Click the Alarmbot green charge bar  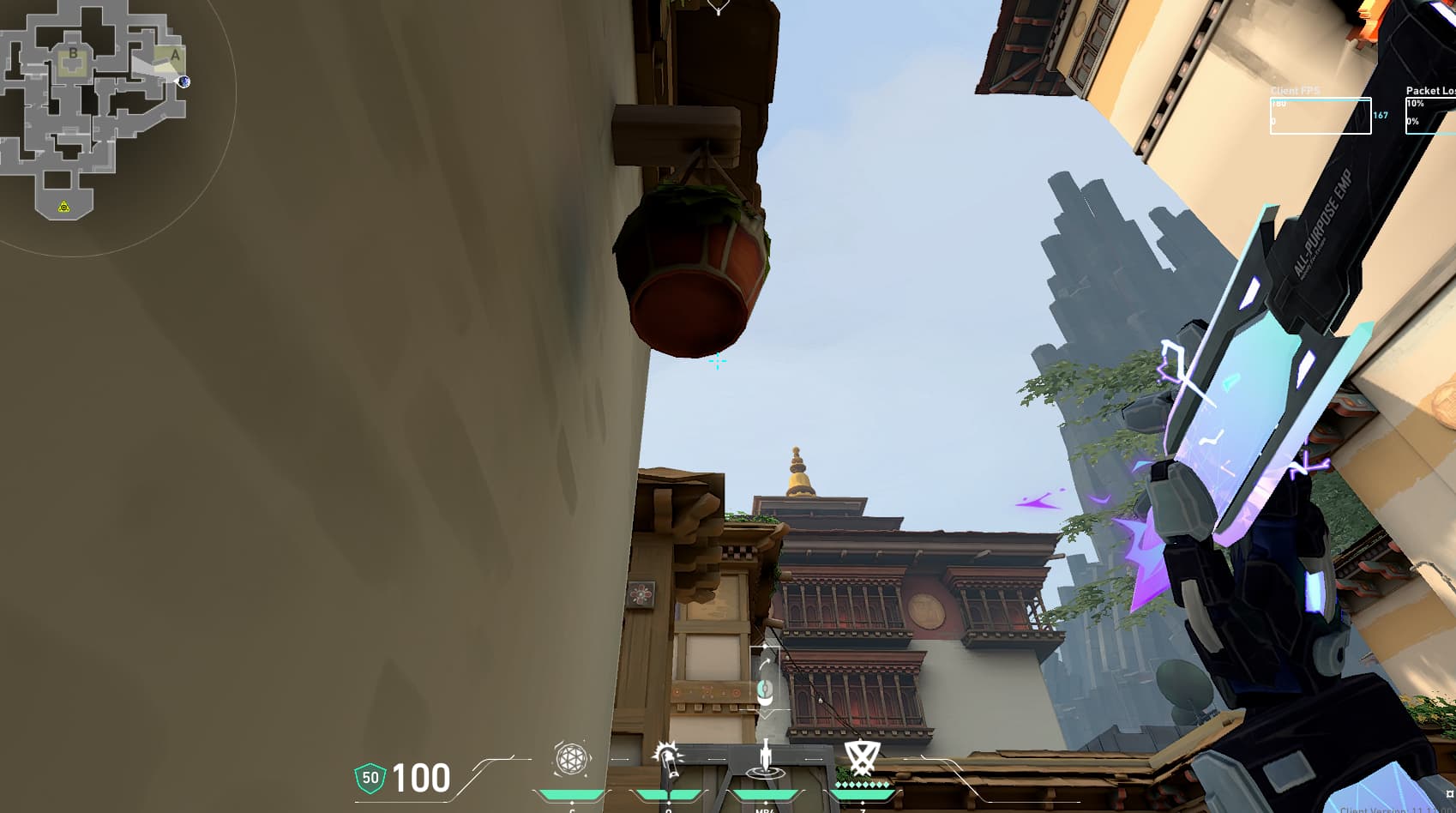(x=669, y=794)
